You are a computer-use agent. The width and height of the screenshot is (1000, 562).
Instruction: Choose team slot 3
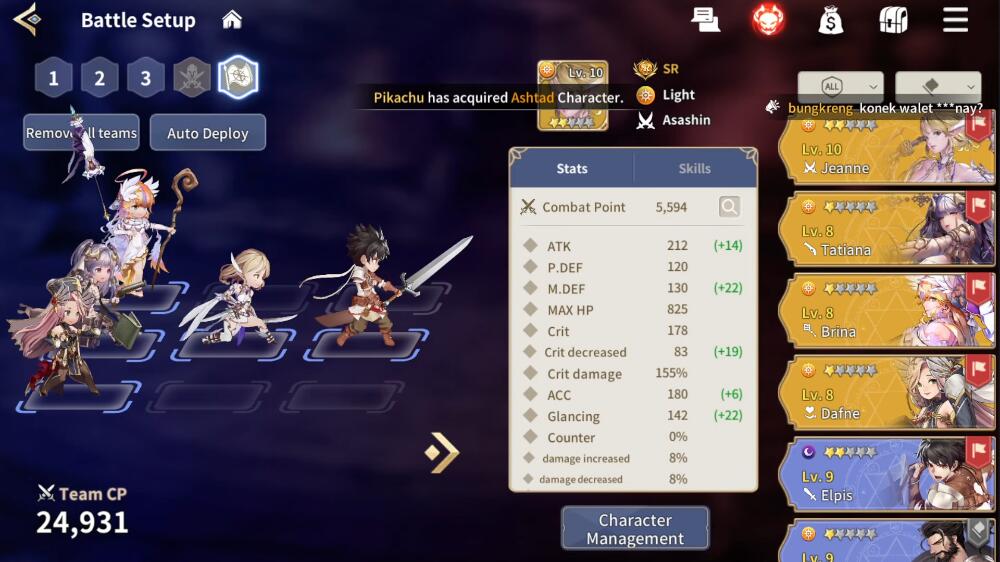[x=146, y=78]
